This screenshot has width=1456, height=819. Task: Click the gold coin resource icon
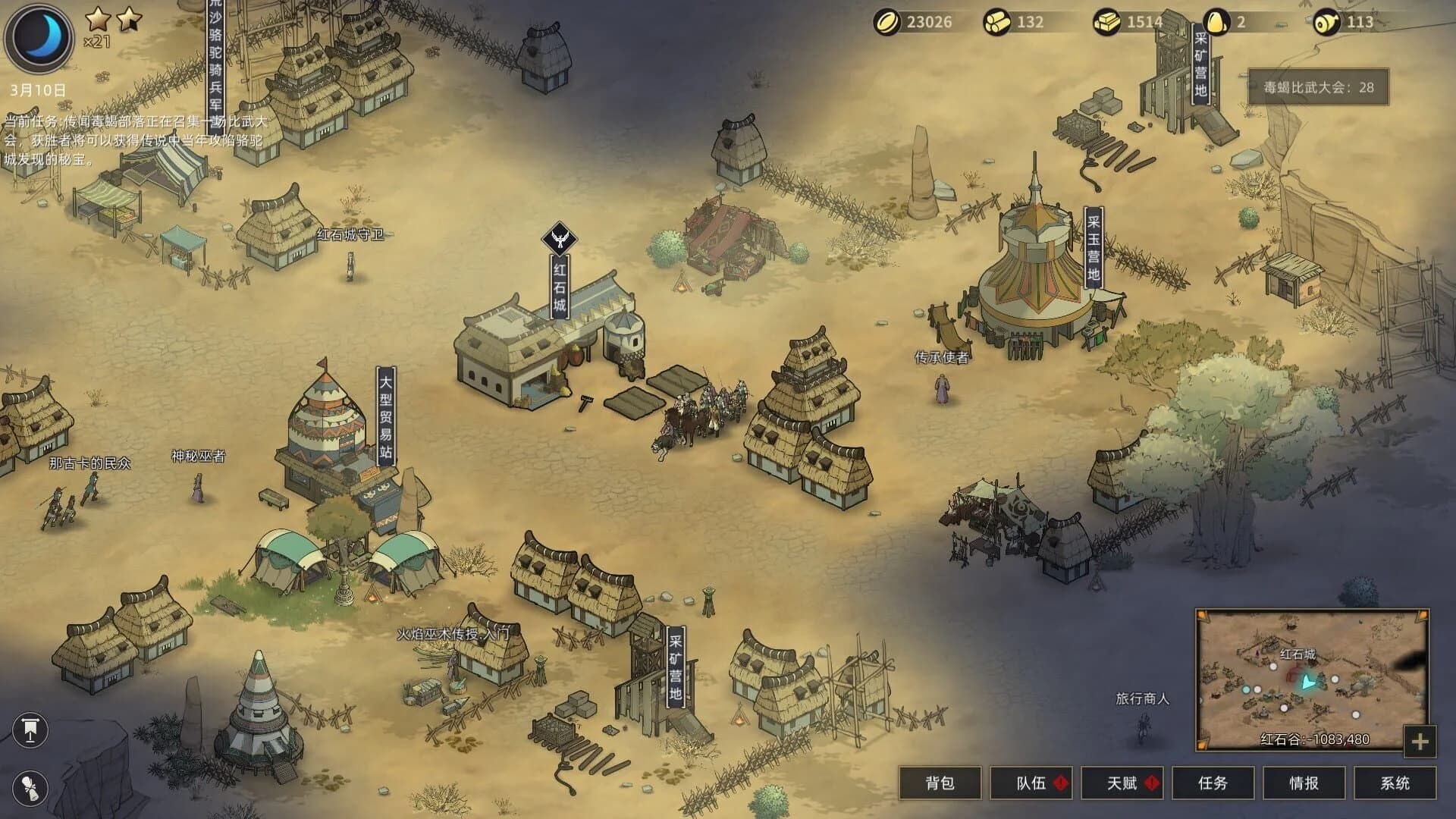[888, 22]
